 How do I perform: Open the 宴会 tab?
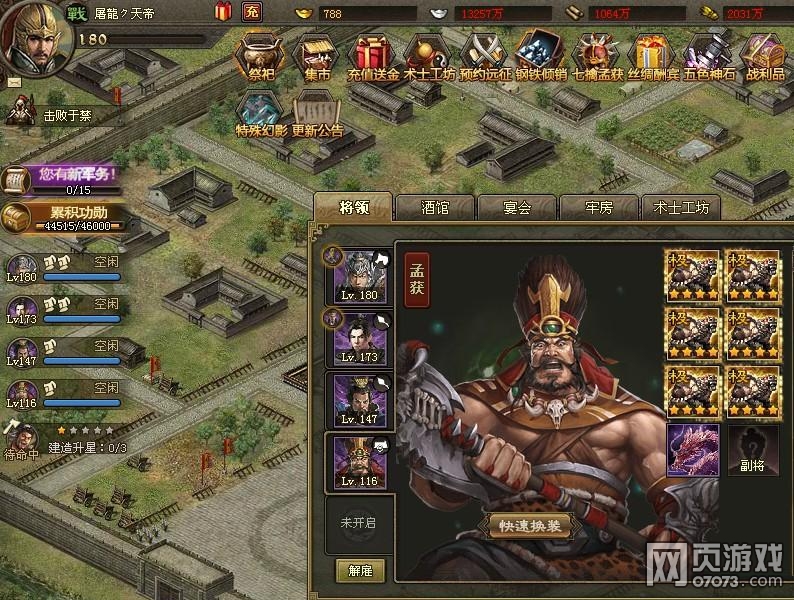tap(516, 208)
